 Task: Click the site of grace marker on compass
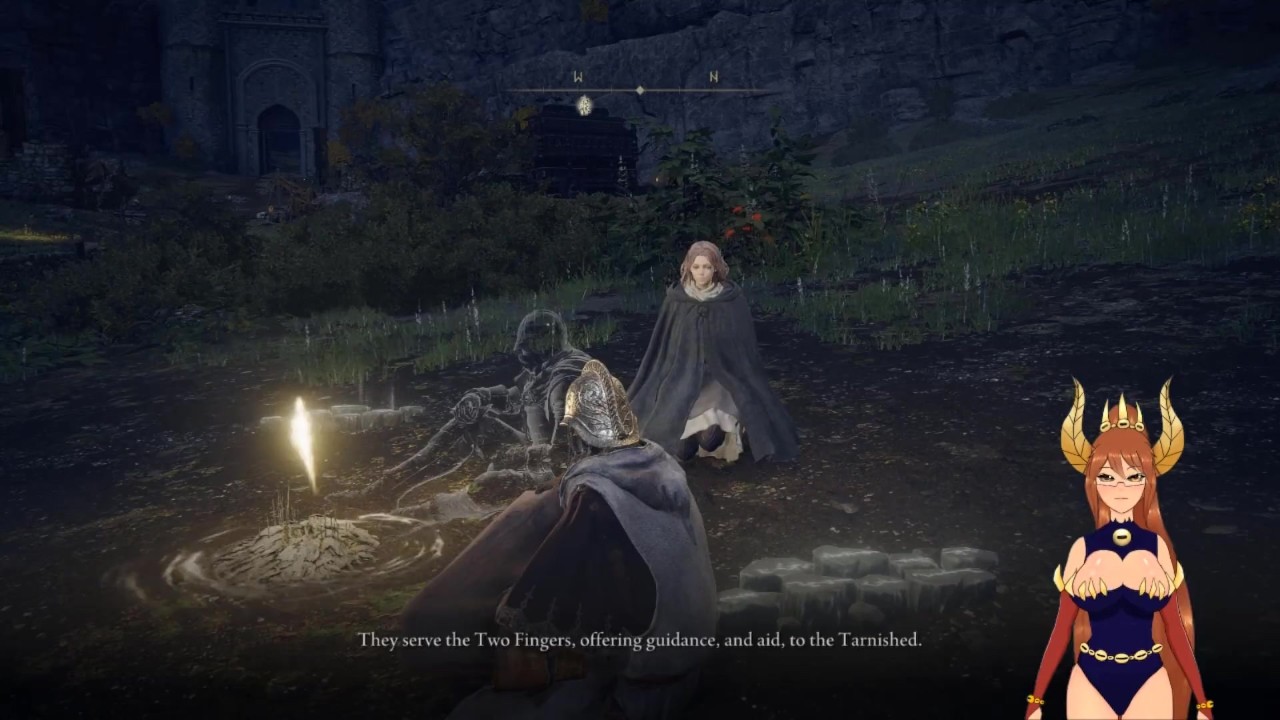point(584,103)
